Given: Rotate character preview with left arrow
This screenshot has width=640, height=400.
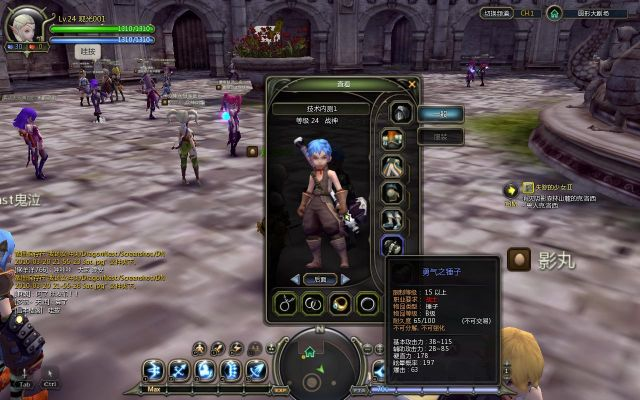Looking at the screenshot, I should 295,279.
